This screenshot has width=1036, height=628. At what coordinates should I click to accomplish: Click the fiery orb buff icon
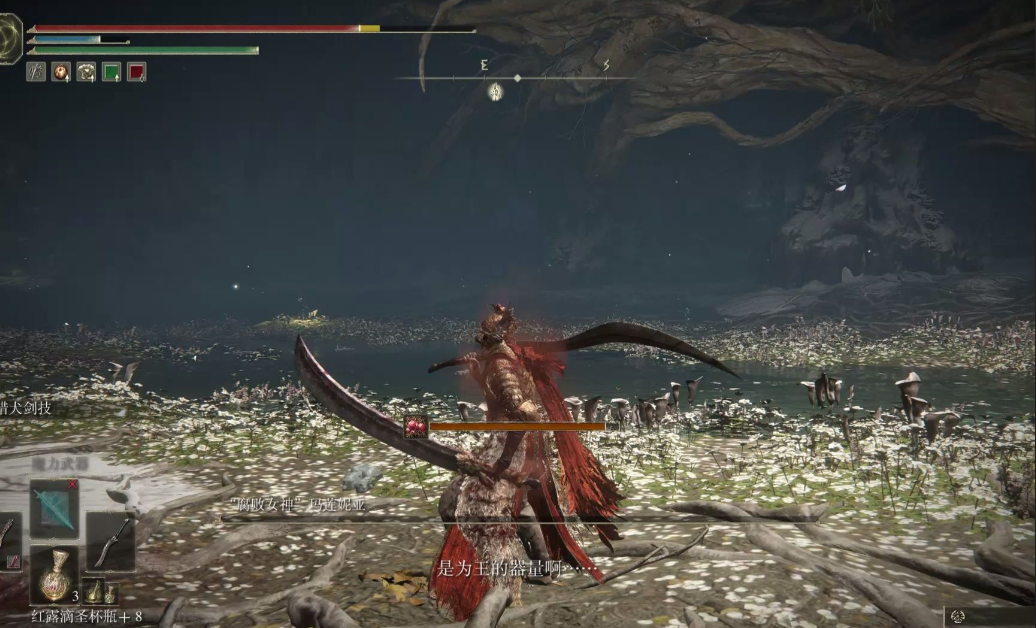tap(61, 71)
